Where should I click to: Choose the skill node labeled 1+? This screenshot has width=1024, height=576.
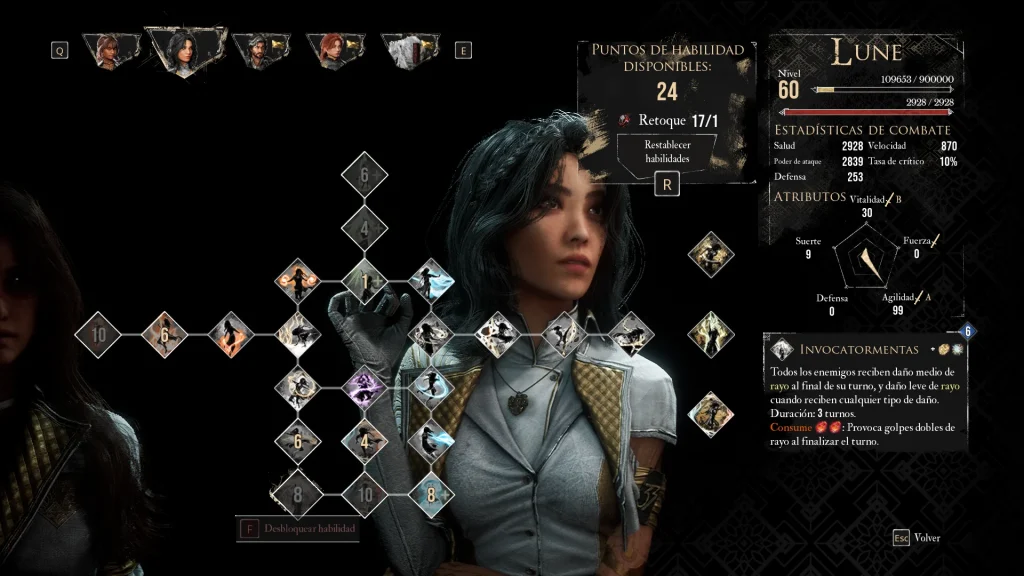point(364,282)
